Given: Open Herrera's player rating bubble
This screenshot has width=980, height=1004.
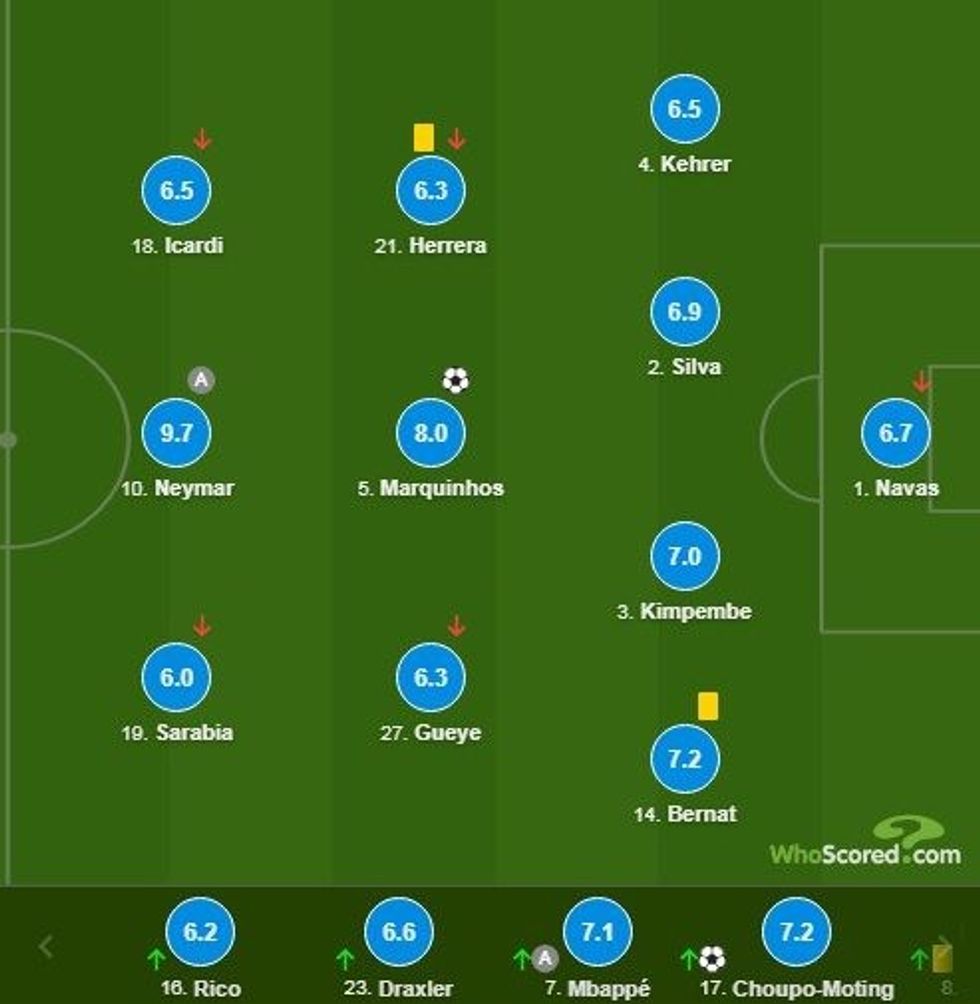Looking at the screenshot, I should (x=430, y=190).
